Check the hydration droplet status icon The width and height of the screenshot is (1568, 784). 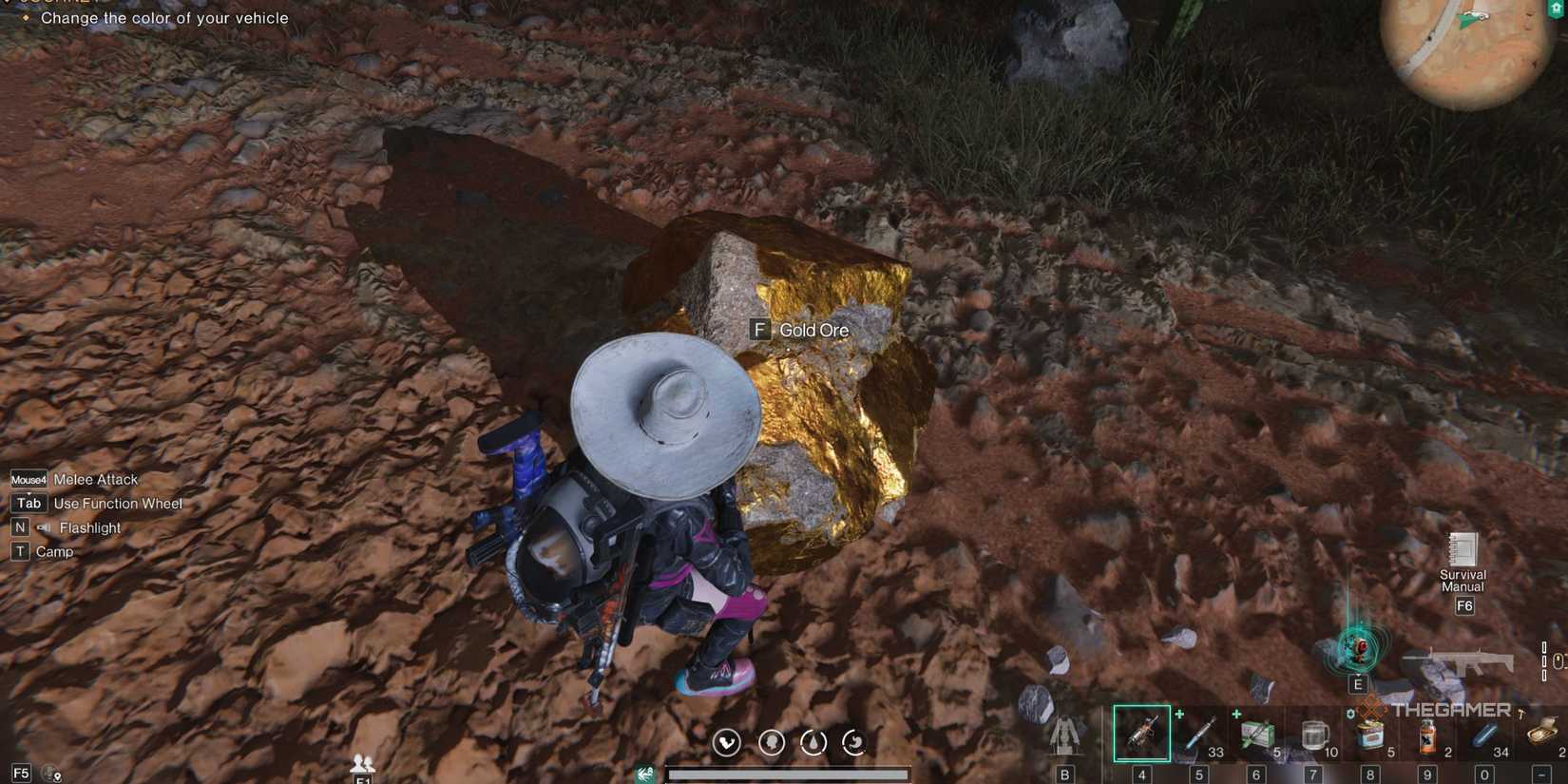pyautogui.click(x=813, y=744)
